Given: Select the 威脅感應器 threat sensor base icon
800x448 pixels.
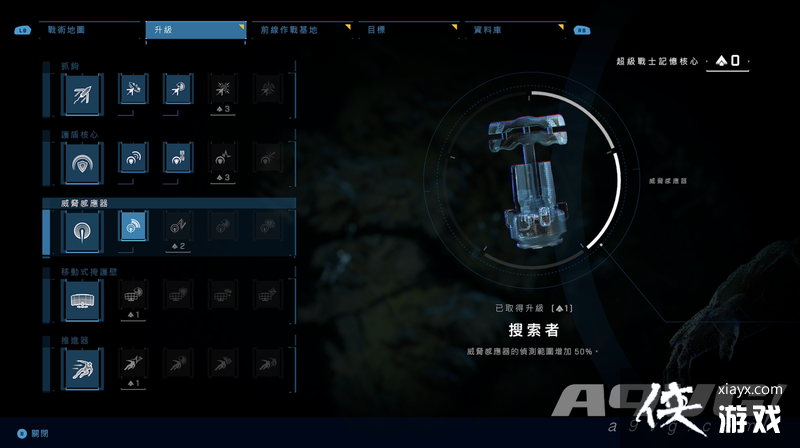Looking at the screenshot, I should tap(81, 229).
